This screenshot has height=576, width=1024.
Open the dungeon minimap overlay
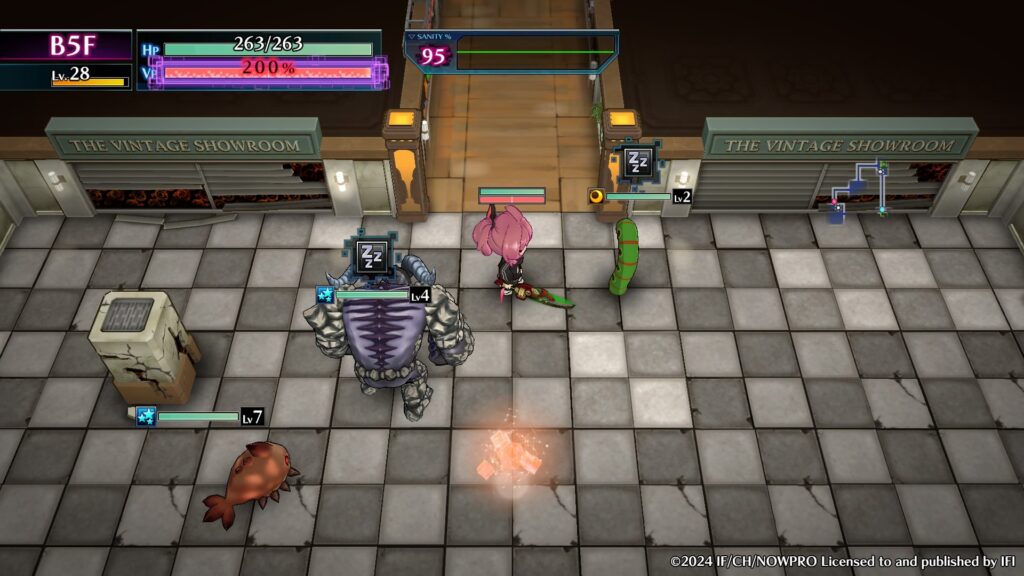857,188
